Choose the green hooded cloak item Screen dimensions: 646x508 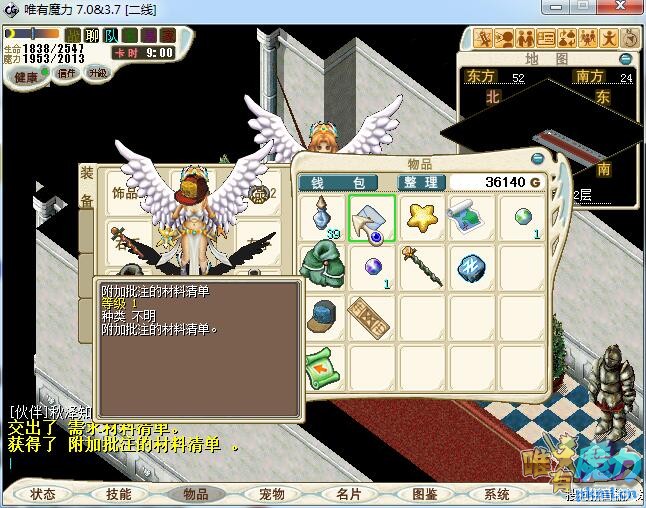click(322, 266)
